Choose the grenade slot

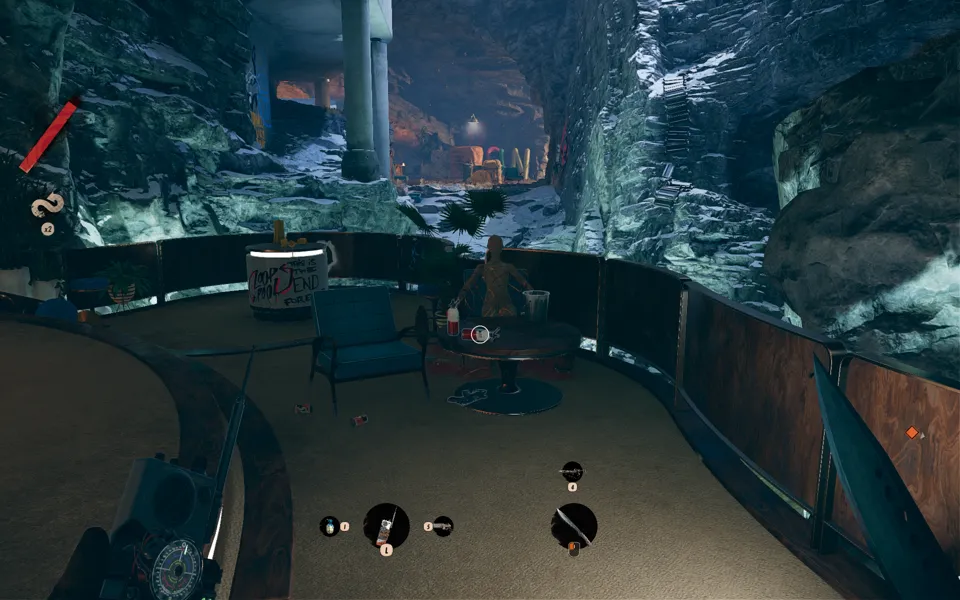click(x=329, y=525)
